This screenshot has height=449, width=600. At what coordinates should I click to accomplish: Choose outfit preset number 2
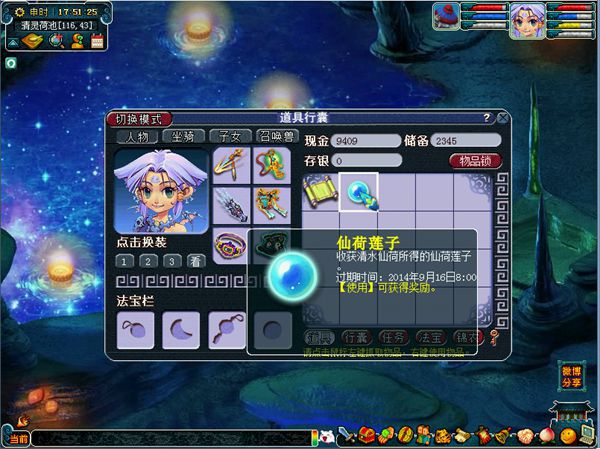148,261
